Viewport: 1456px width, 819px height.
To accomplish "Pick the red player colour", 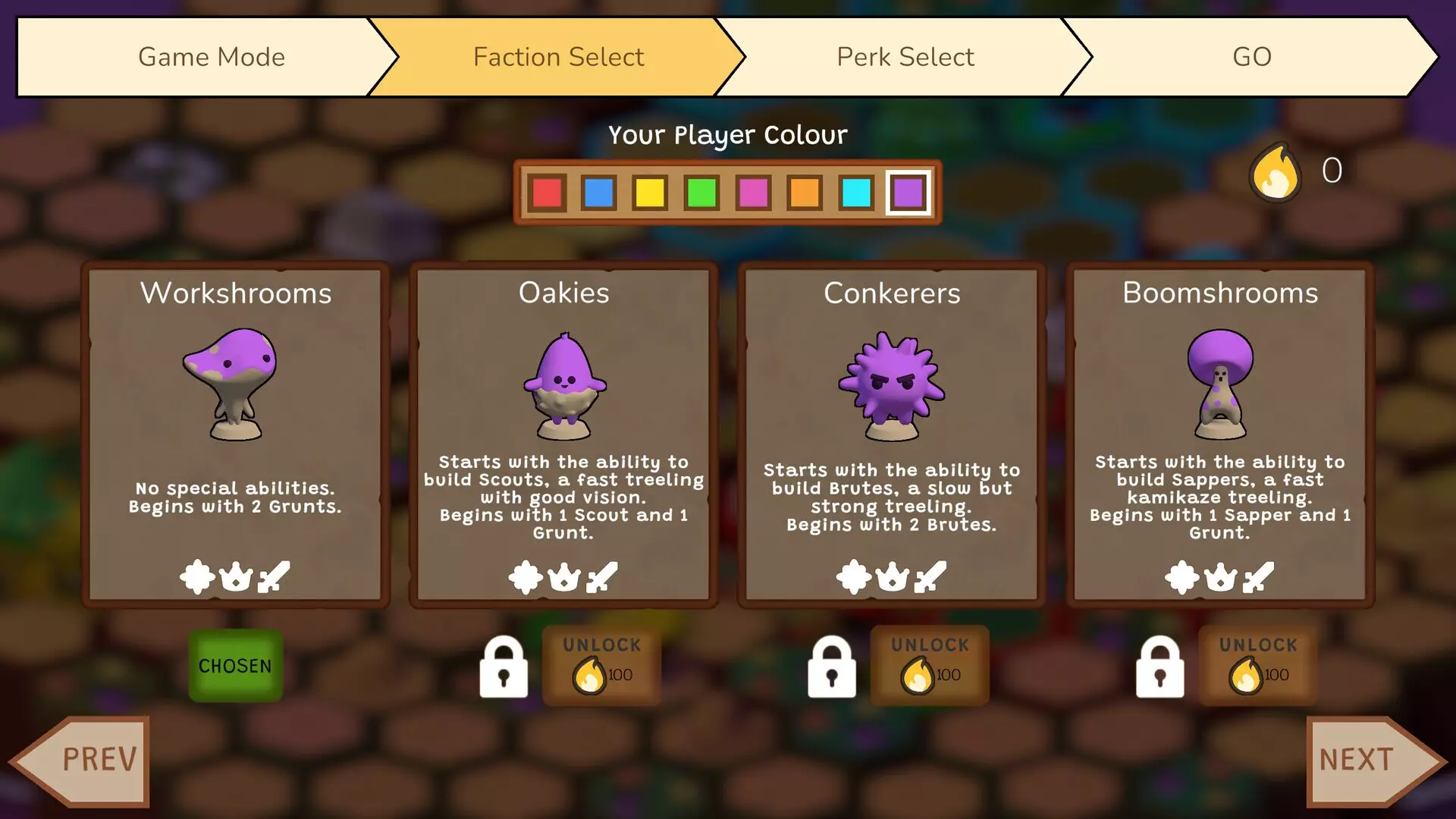I will point(547,193).
